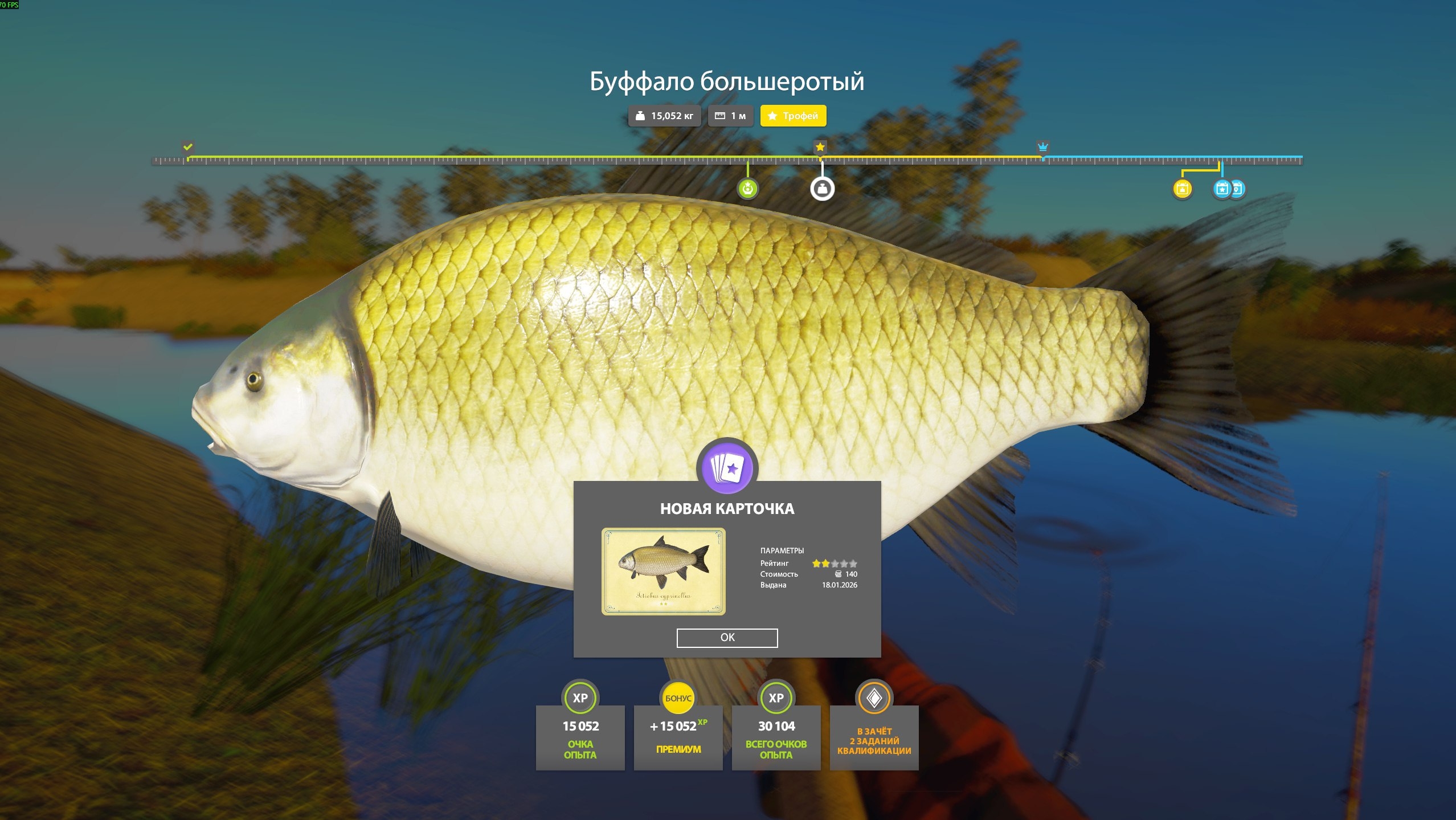The image size is (1456, 820).
Task: Select the yellow calendar record marker
Action: coord(1182,189)
